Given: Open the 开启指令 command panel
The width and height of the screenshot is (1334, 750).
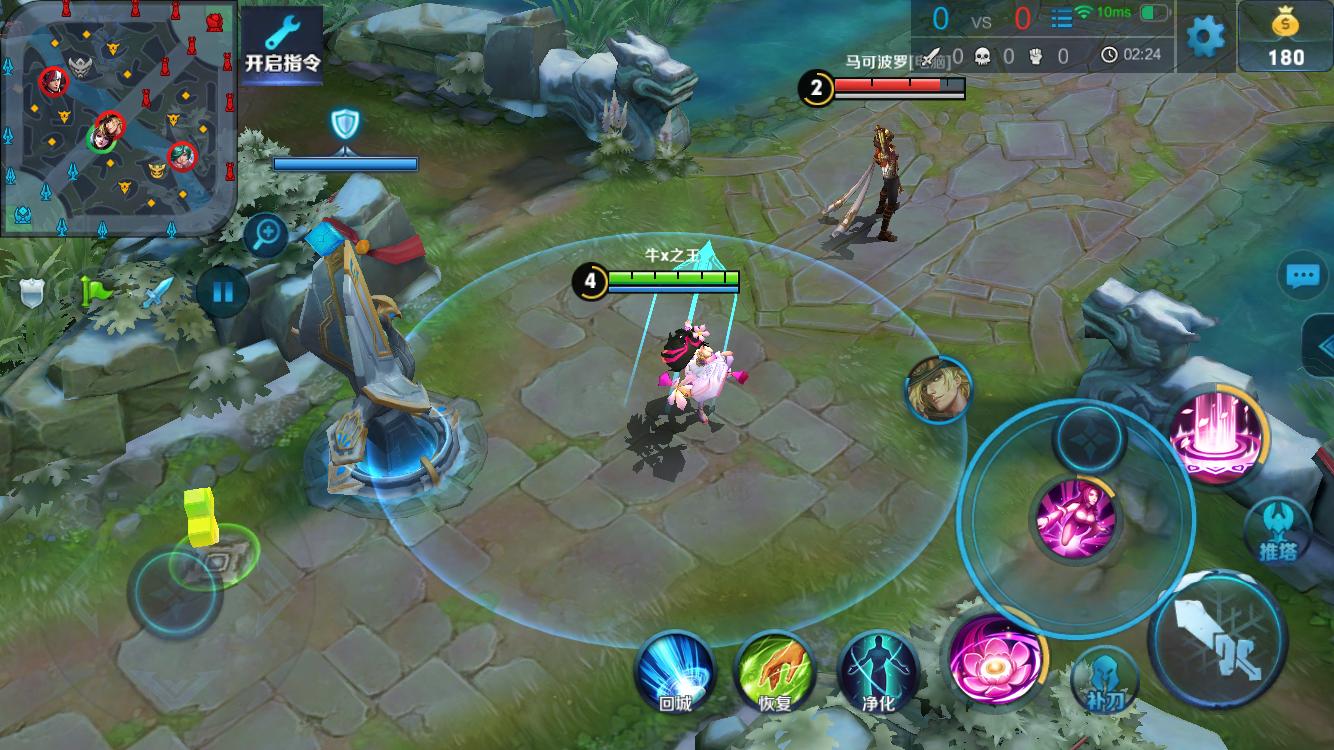Looking at the screenshot, I should coord(283,46).
